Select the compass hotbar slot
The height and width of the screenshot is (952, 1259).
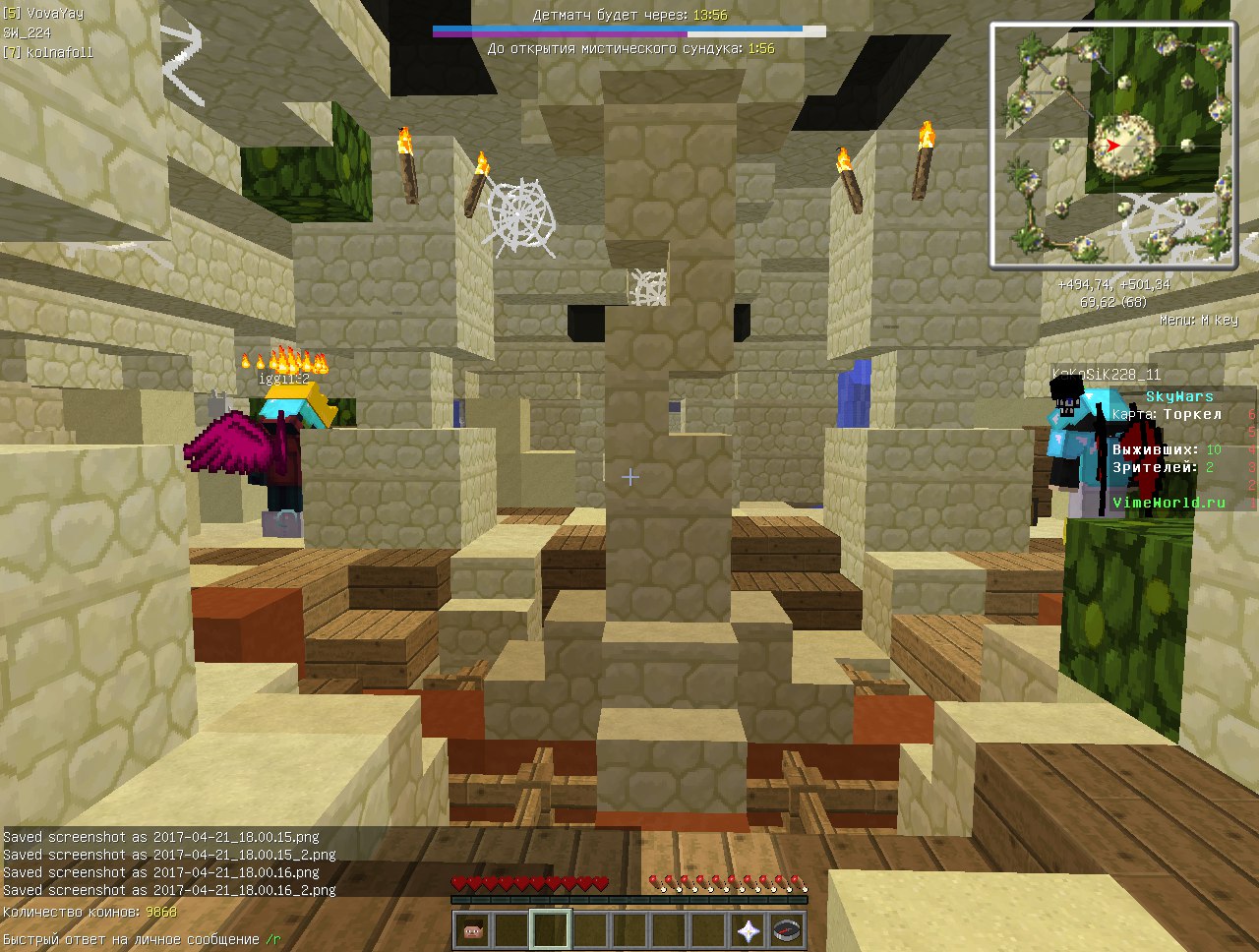[787, 930]
